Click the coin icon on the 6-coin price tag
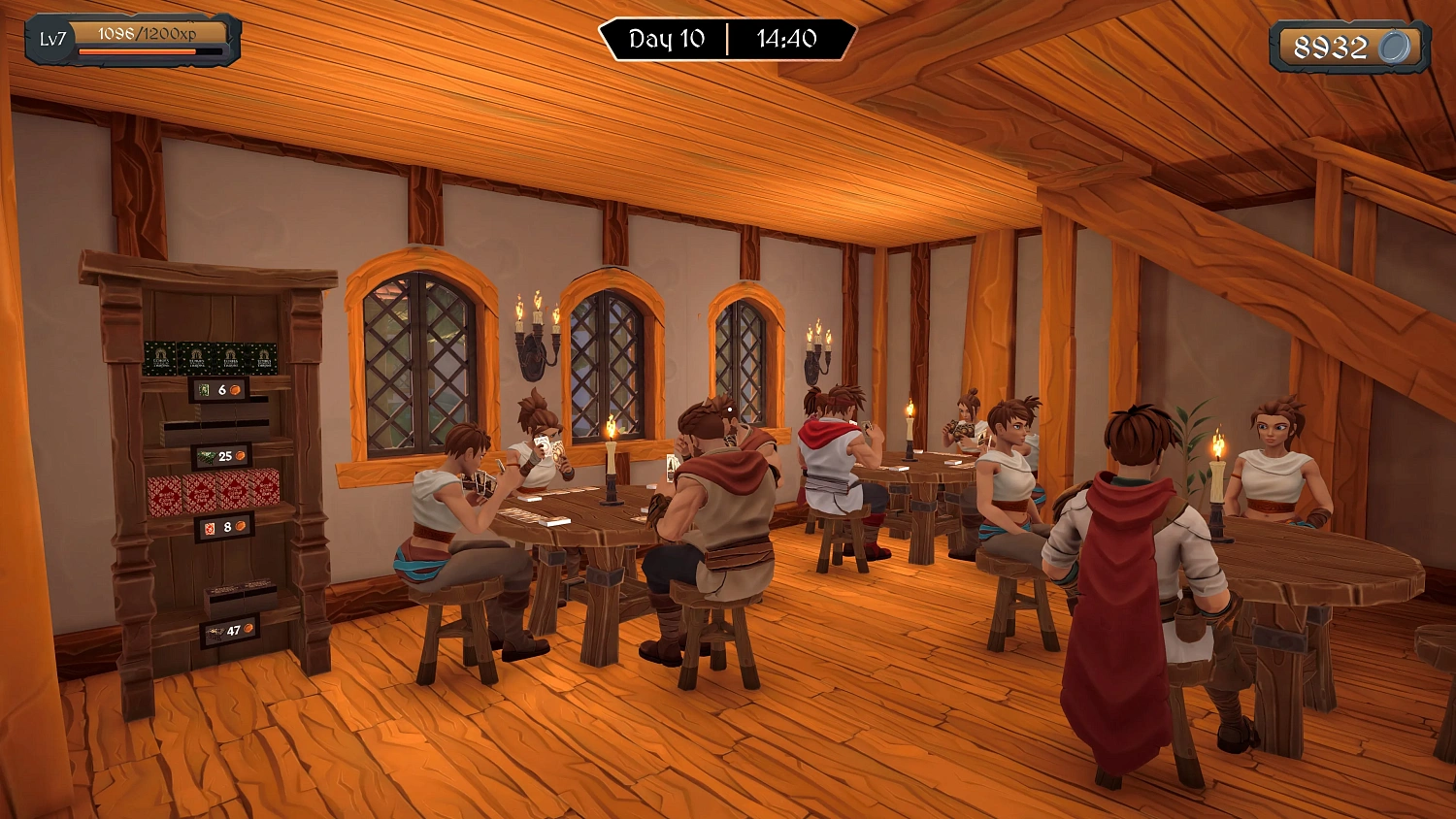 coord(235,388)
